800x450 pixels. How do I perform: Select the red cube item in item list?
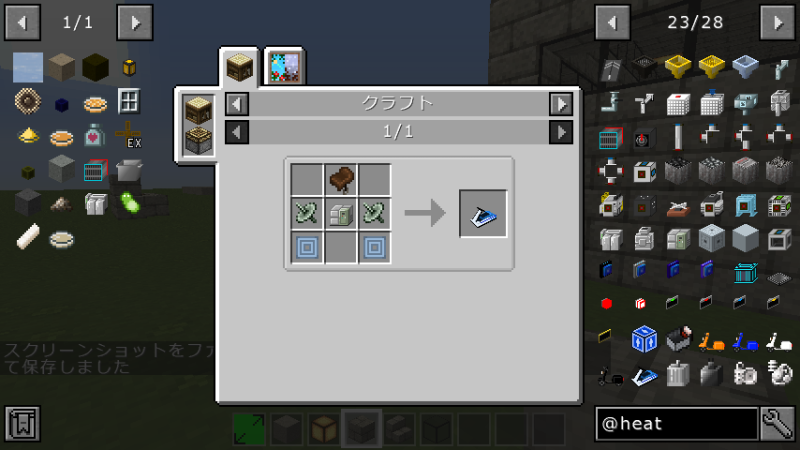(607, 303)
